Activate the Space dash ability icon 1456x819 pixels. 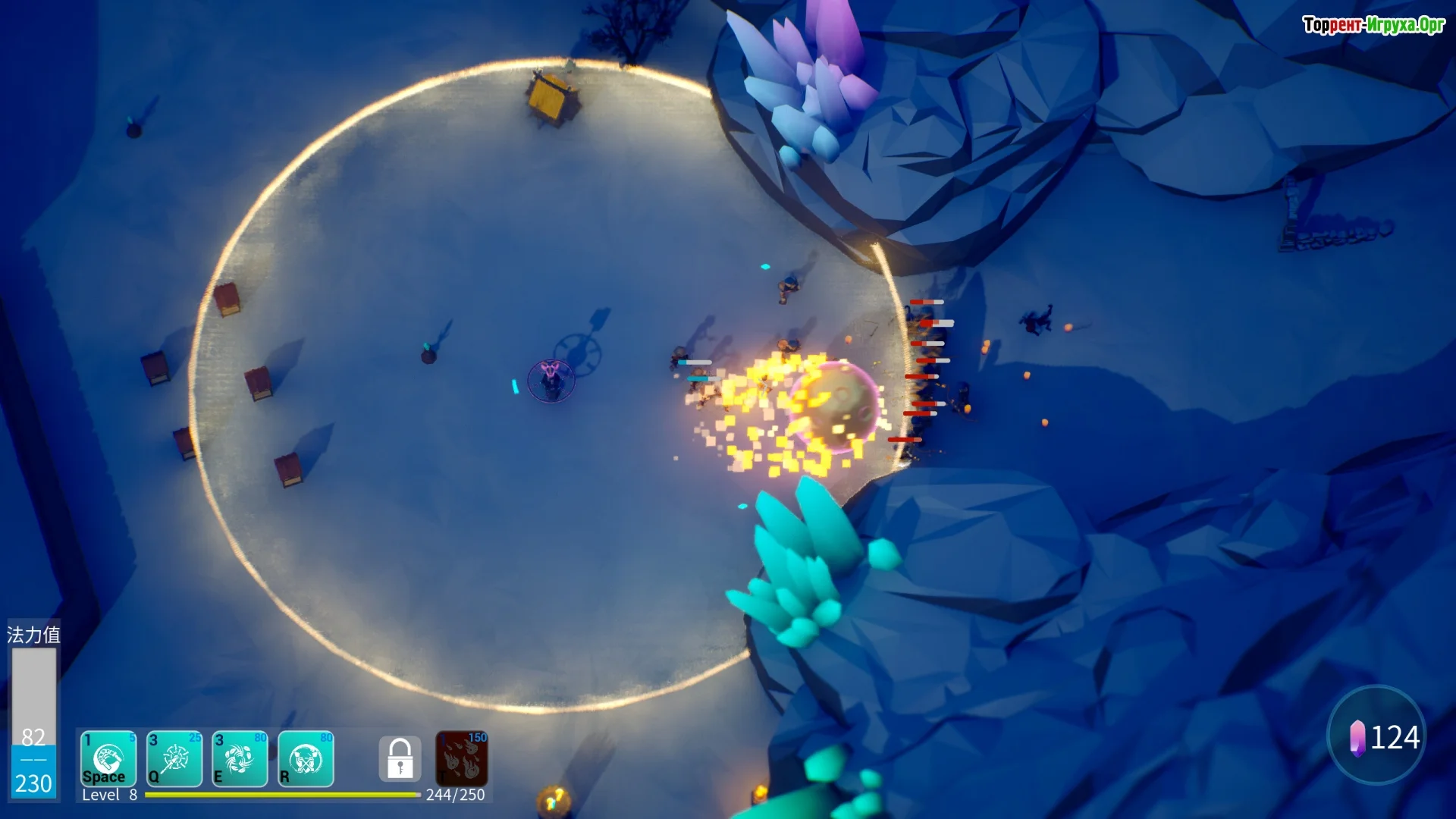coord(108,759)
